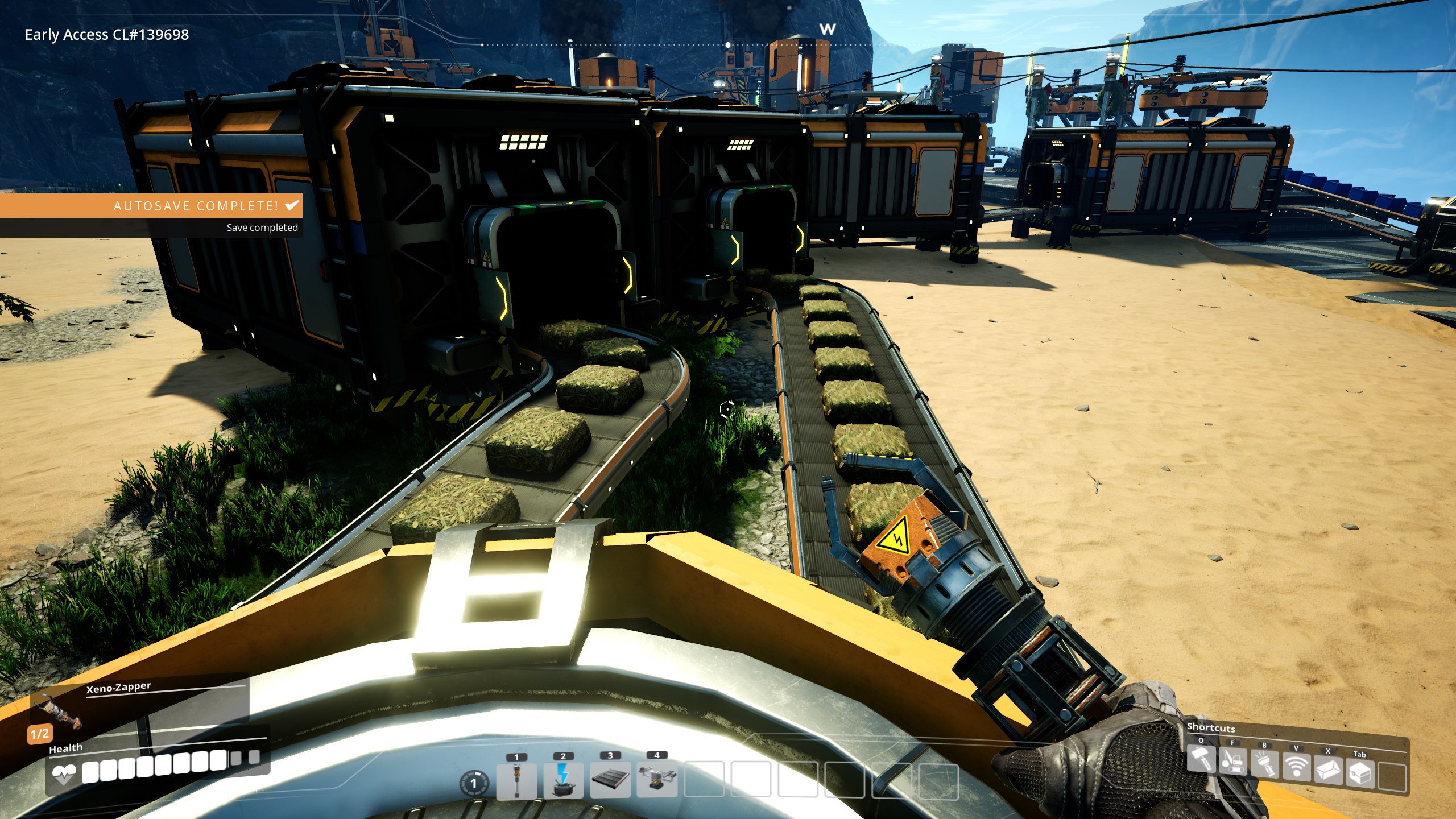Pick the conveyor belt hotbar slot

pos(610,780)
